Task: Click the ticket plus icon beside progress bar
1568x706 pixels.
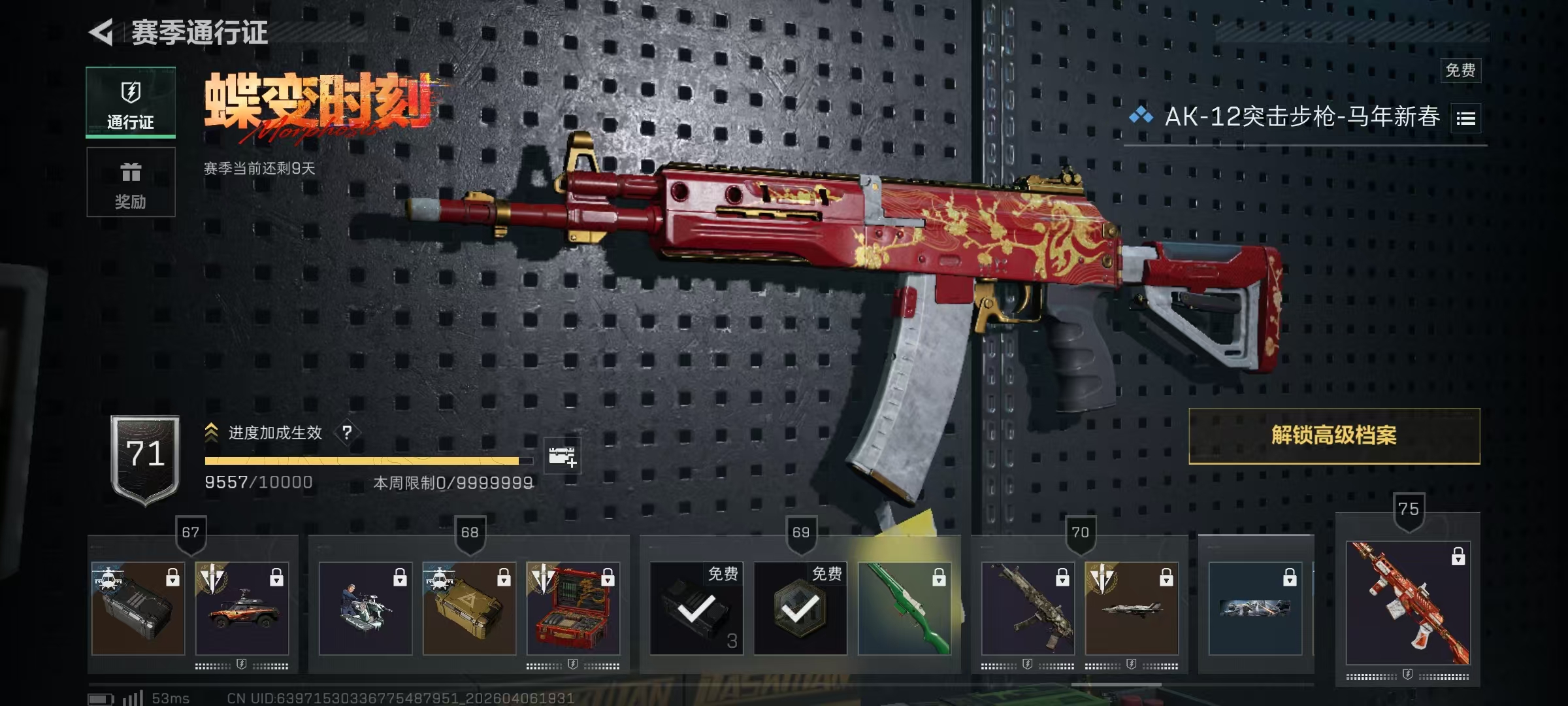Action: point(562,456)
